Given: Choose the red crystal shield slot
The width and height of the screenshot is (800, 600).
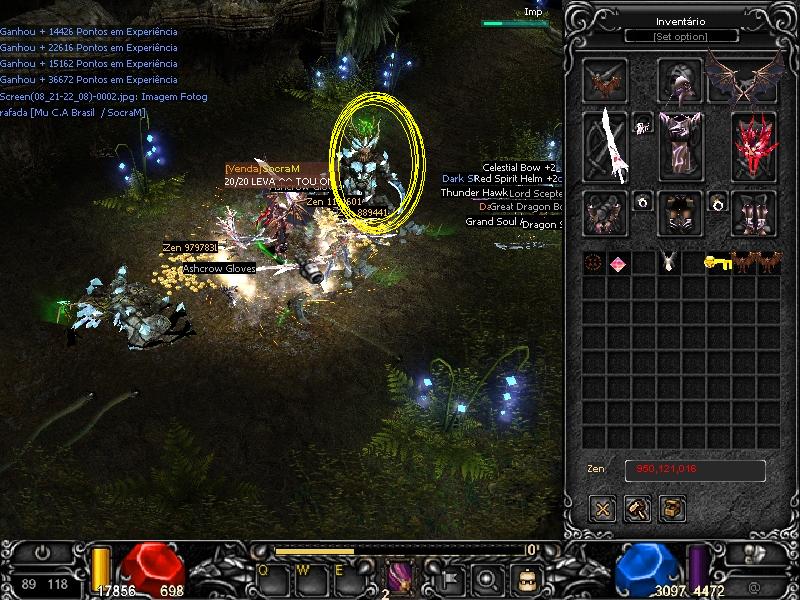Looking at the screenshot, I should pos(754,145).
